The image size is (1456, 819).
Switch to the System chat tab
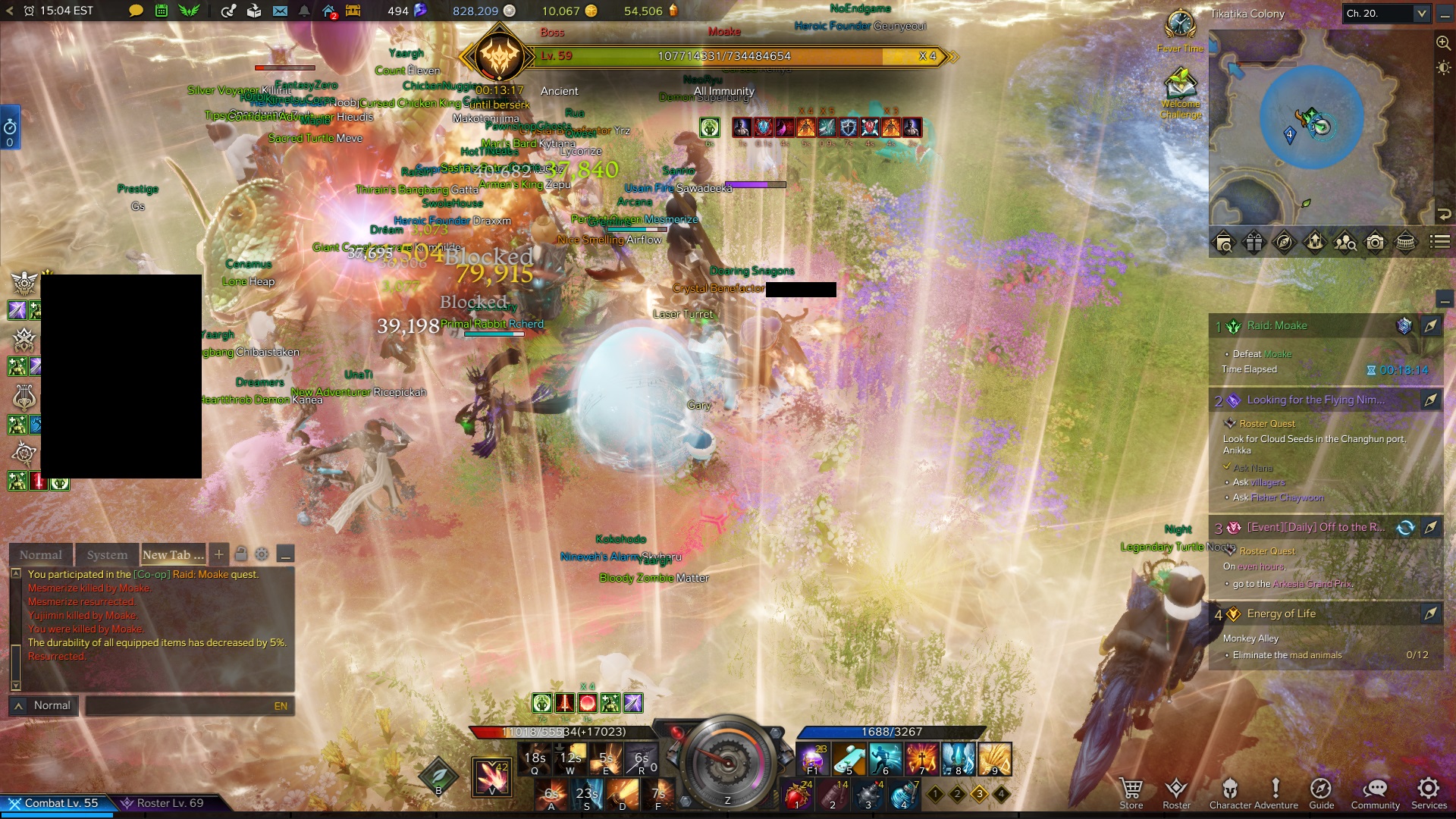coord(107,554)
